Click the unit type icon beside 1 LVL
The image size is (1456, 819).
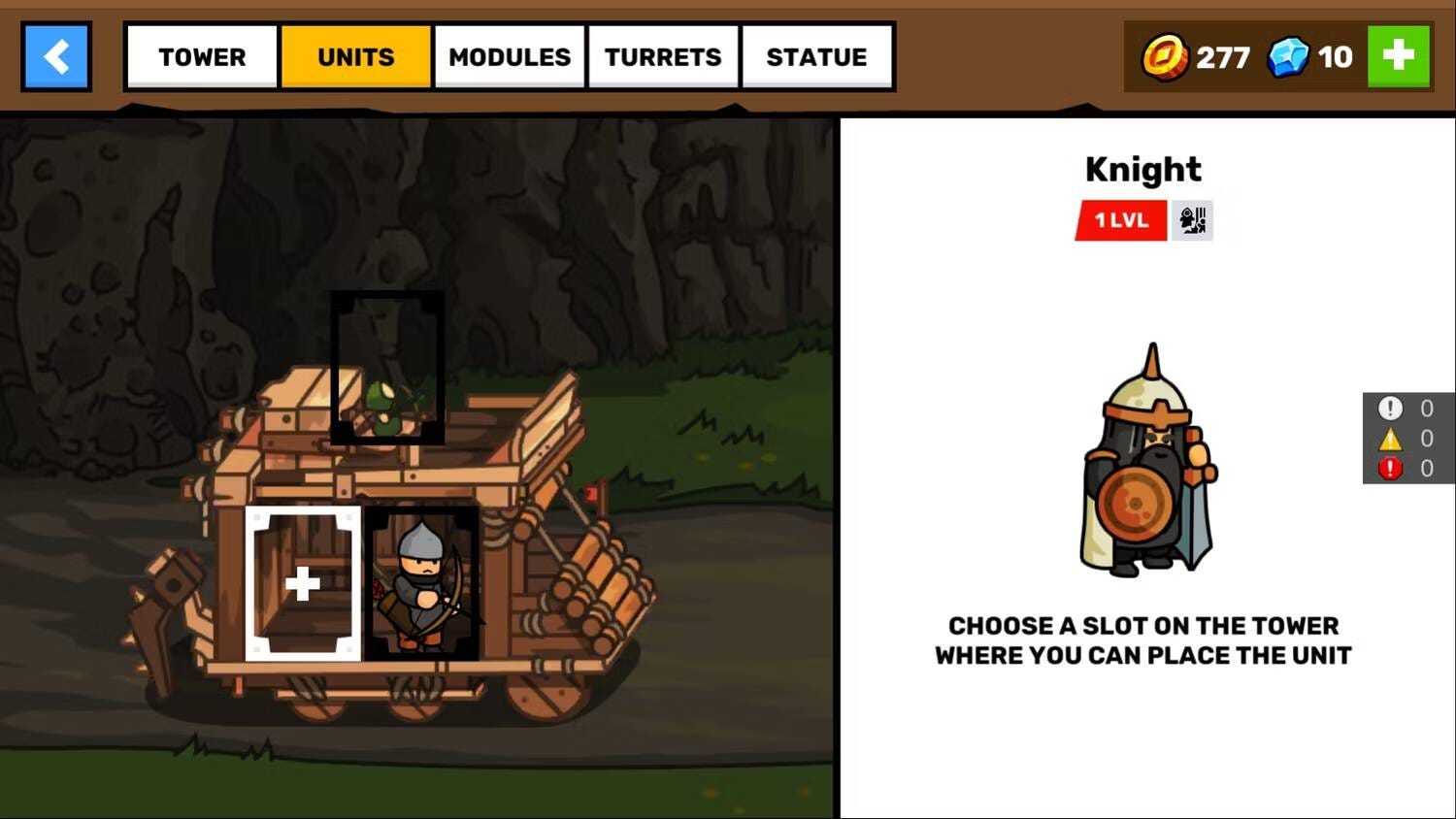coord(1192,220)
